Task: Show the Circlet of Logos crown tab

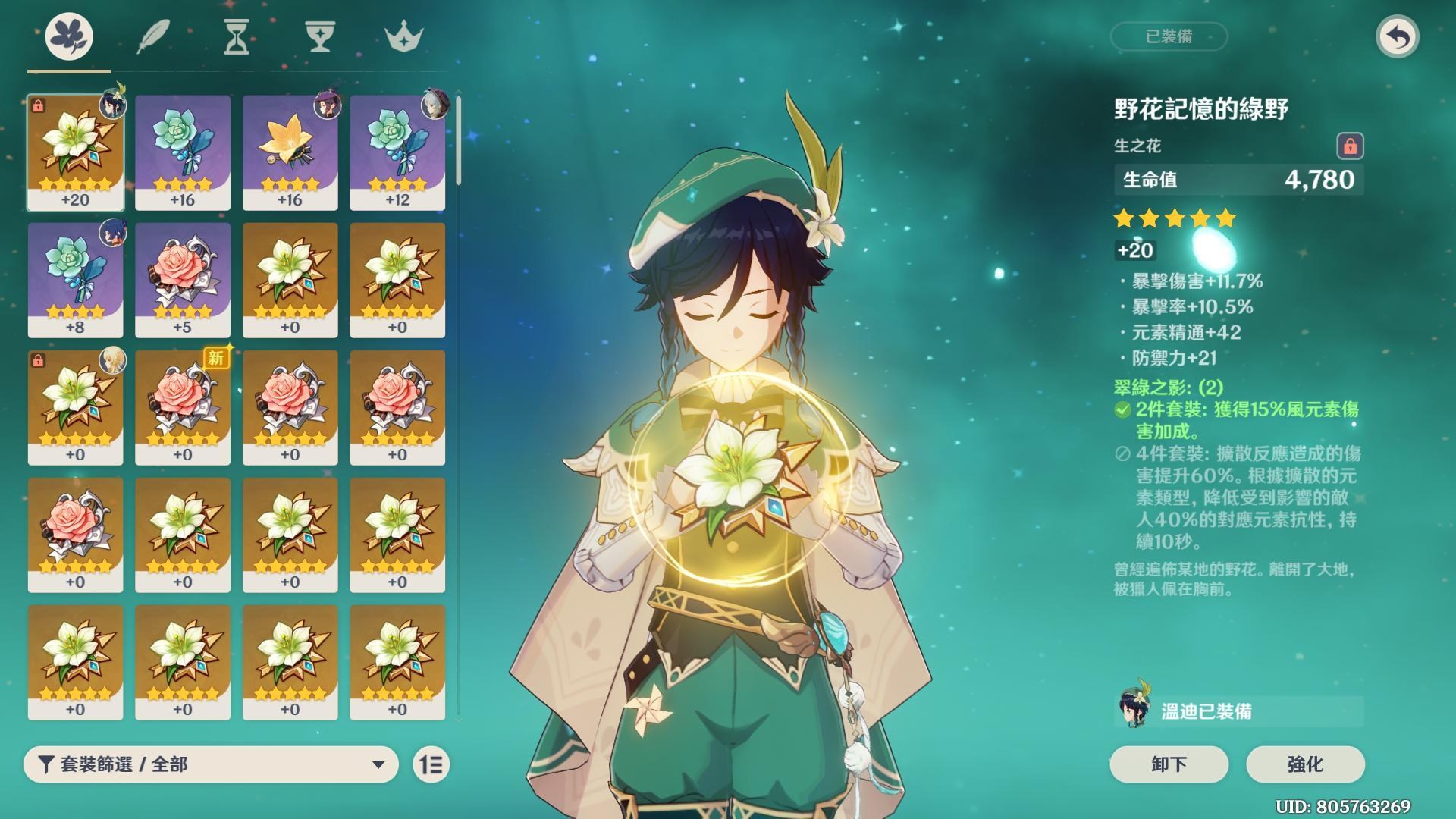Action: 403,36
